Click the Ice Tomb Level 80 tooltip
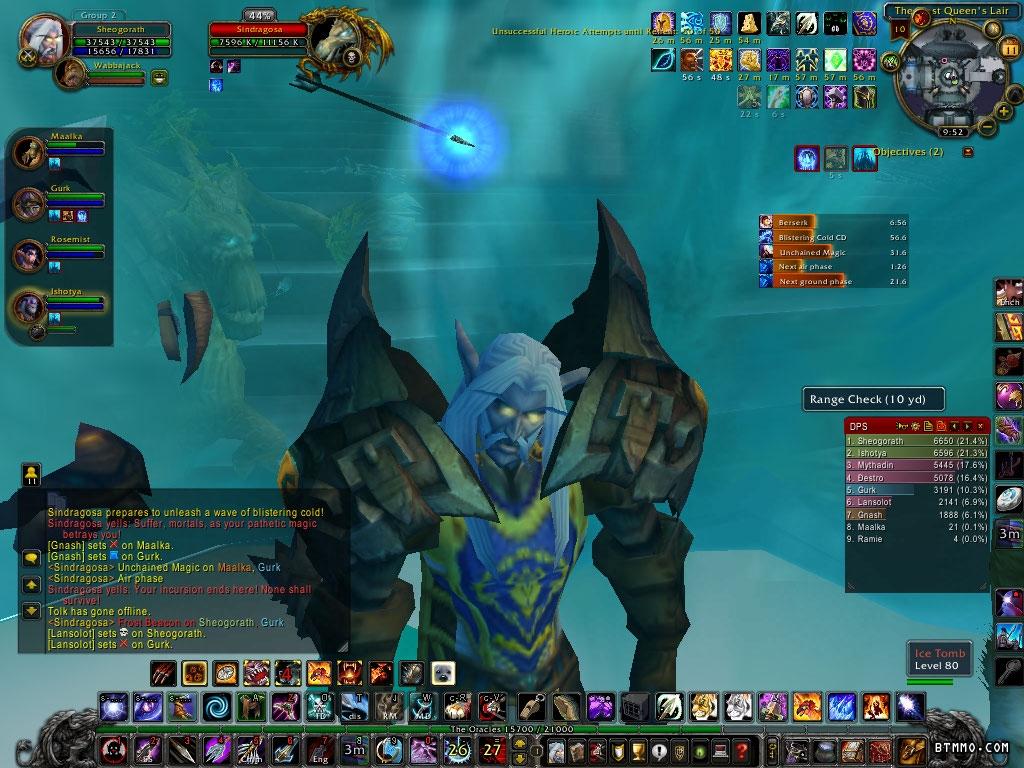The width and height of the screenshot is (1024, 768). point(937,659)
